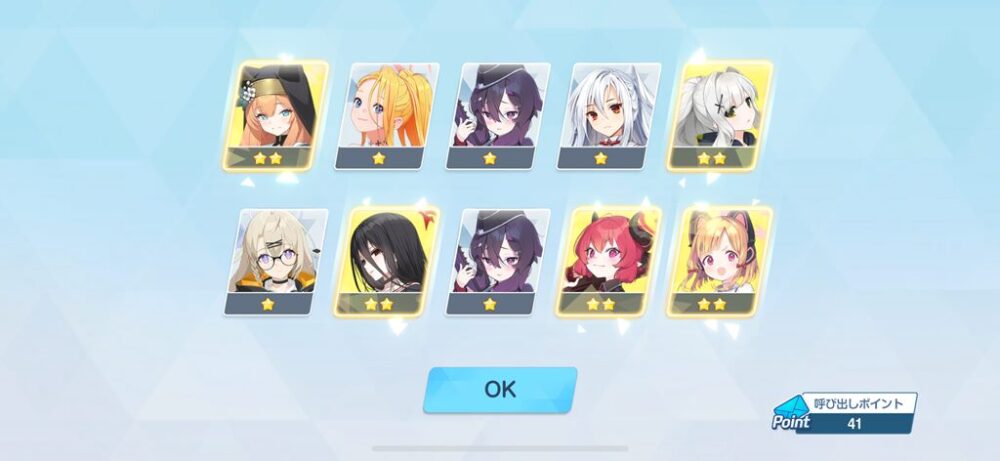Confirm the results with the OK button
The height and width of the screenshot is (461, 1000).
(500, 389)
